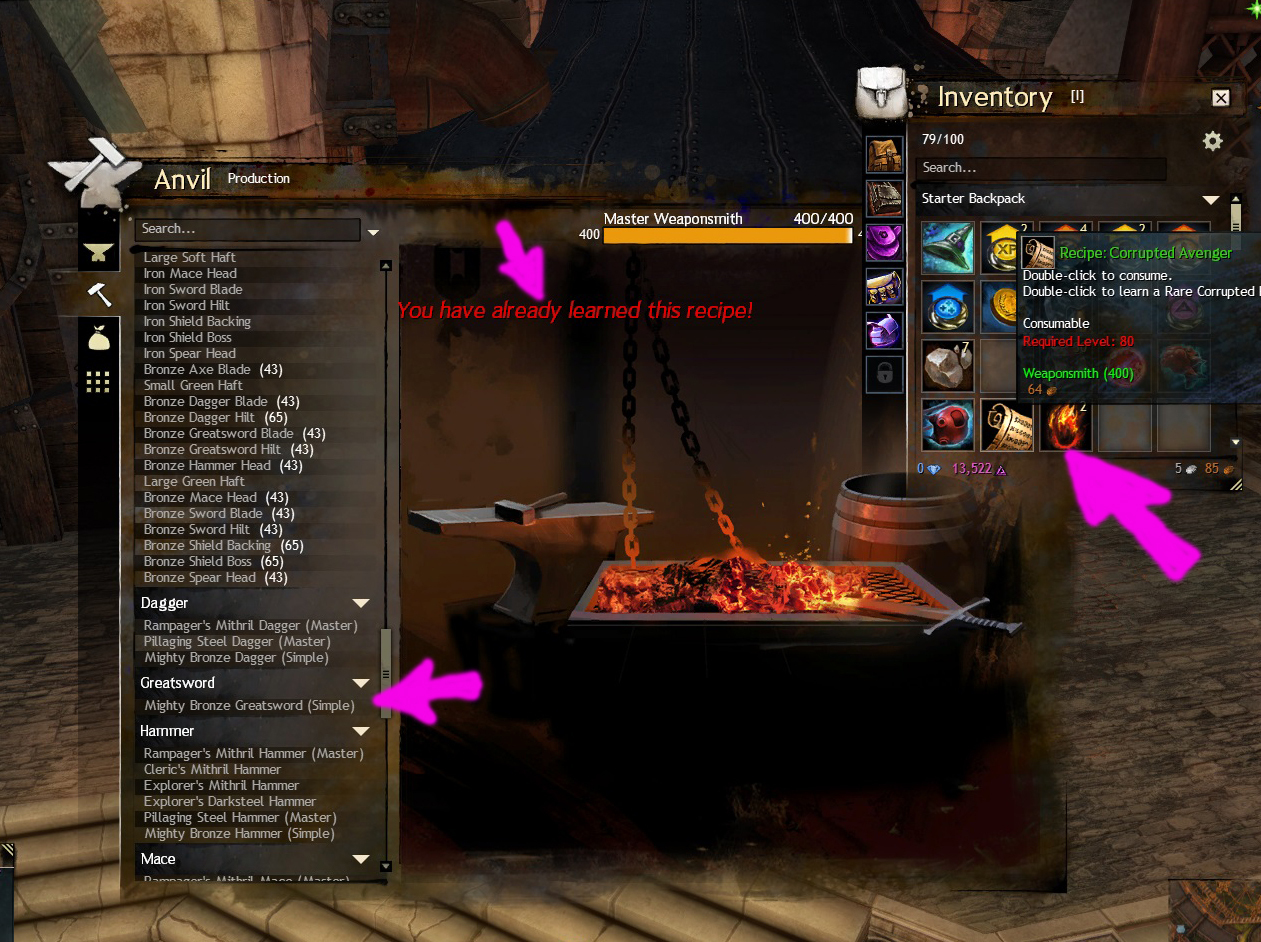The image size is (1261, 942).
Task: Switch to the anvil Discovery tab
Action: point(99,251)
